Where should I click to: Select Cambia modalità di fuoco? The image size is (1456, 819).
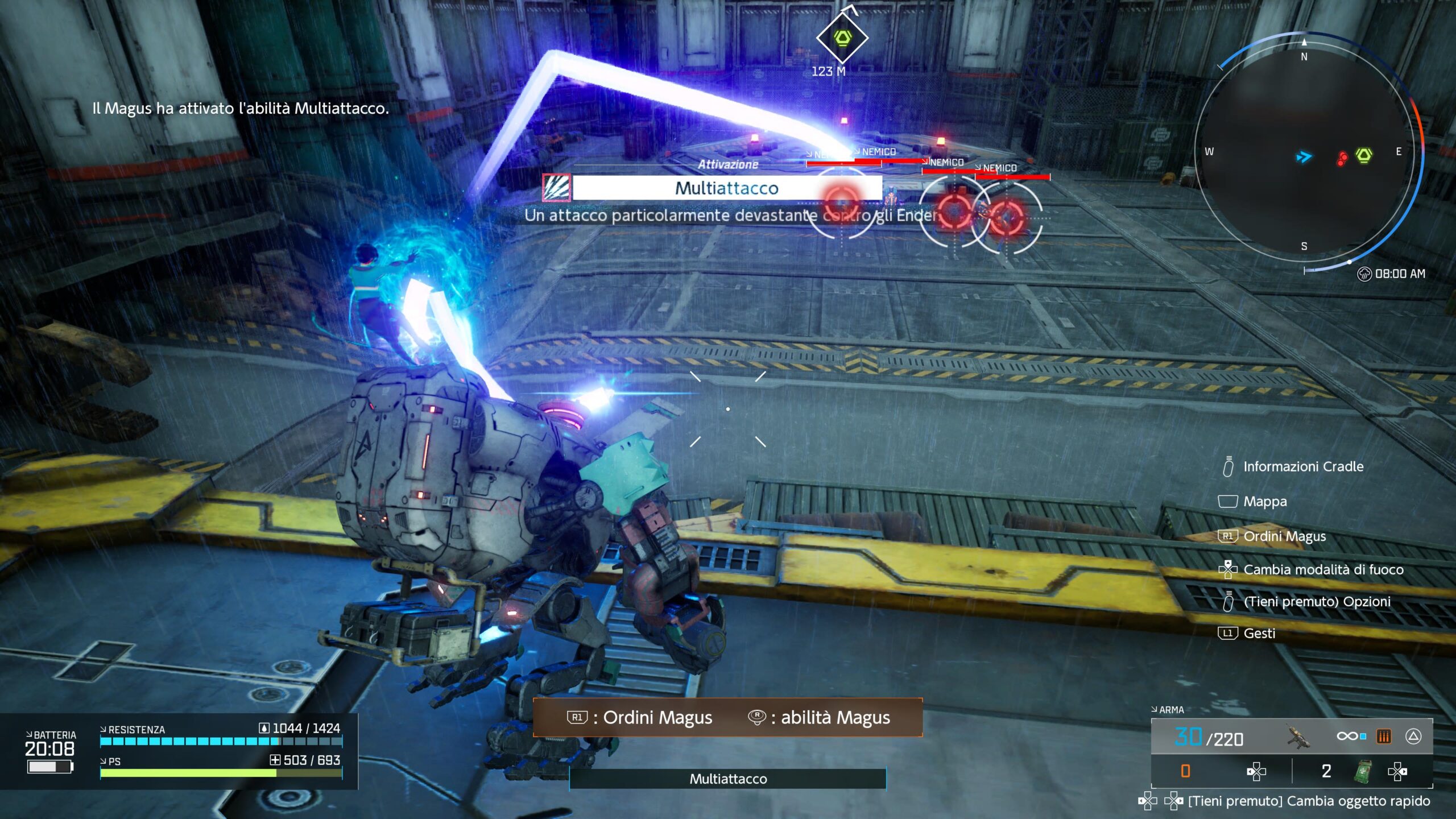click(1323, 570)
